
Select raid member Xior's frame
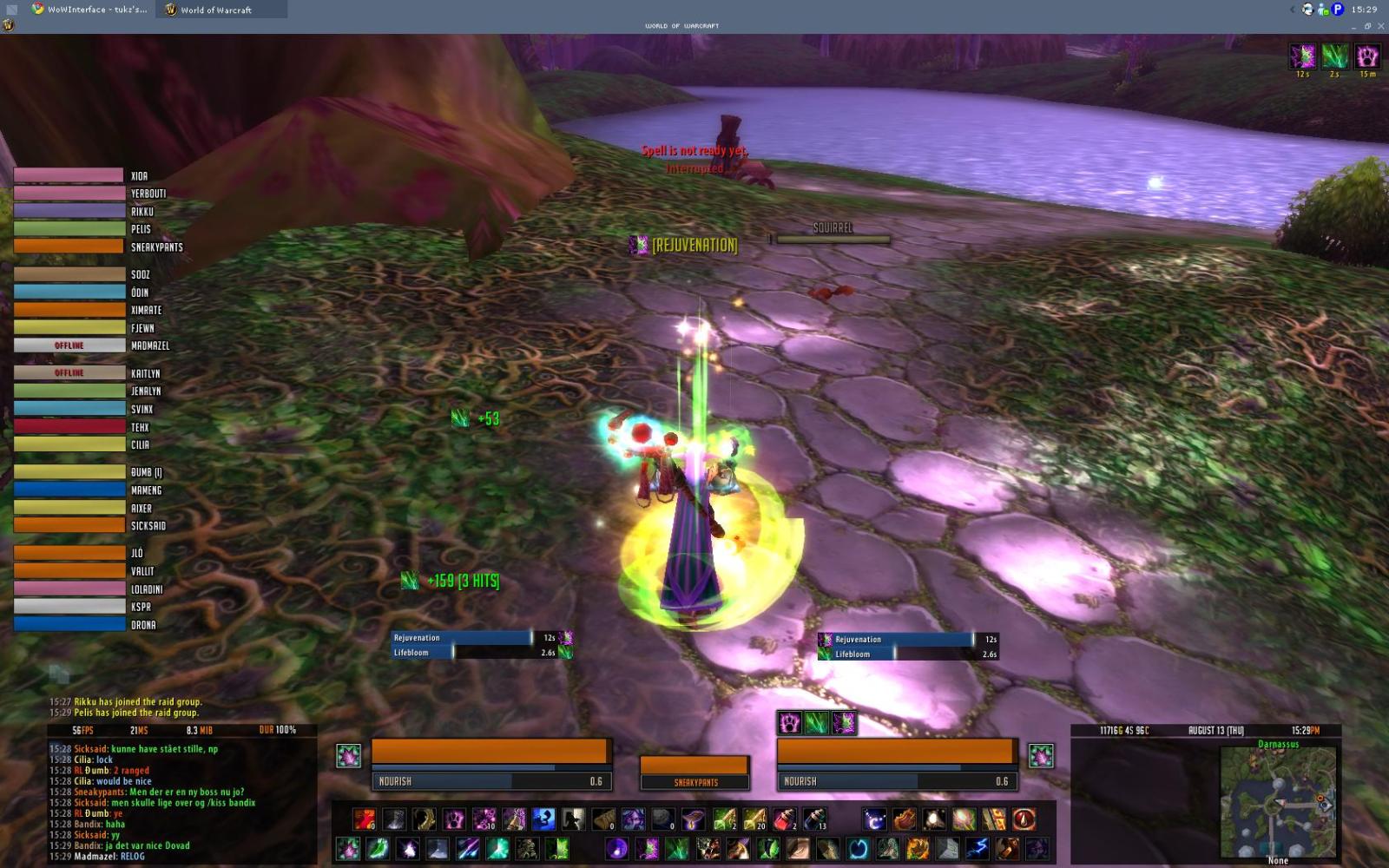[69, 175]
